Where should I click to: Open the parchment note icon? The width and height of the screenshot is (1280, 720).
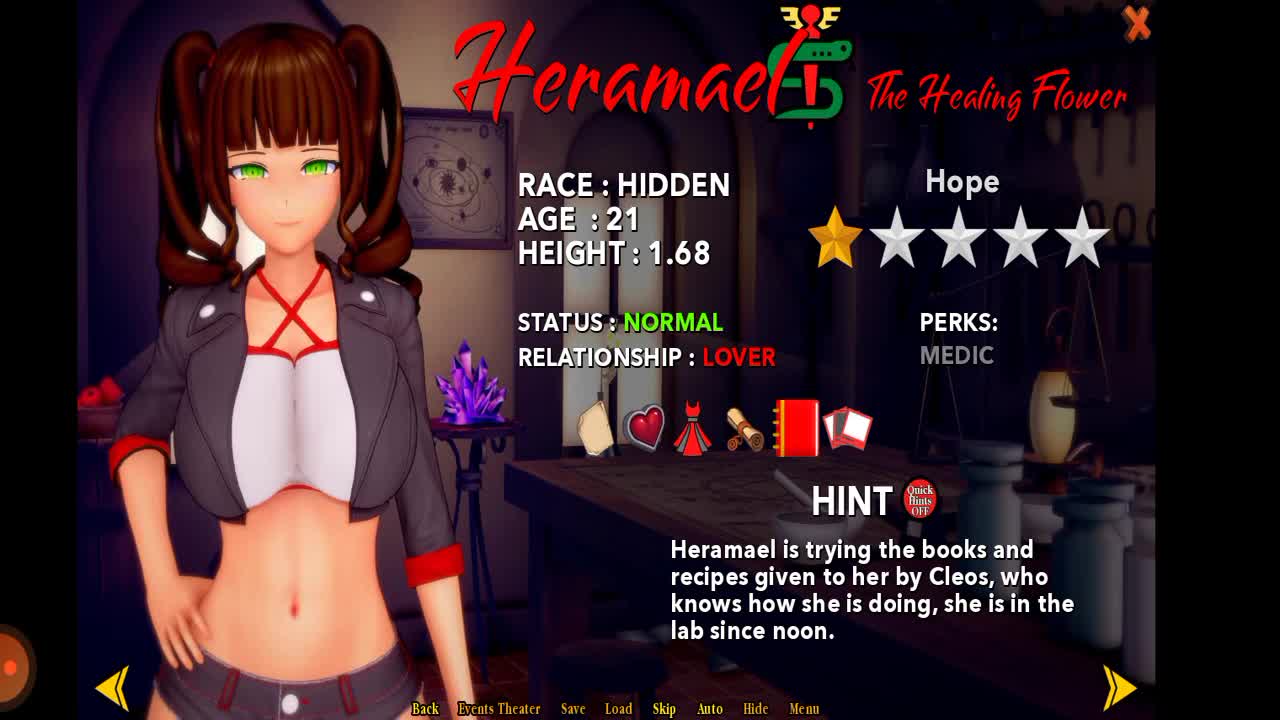click(596, 430)
